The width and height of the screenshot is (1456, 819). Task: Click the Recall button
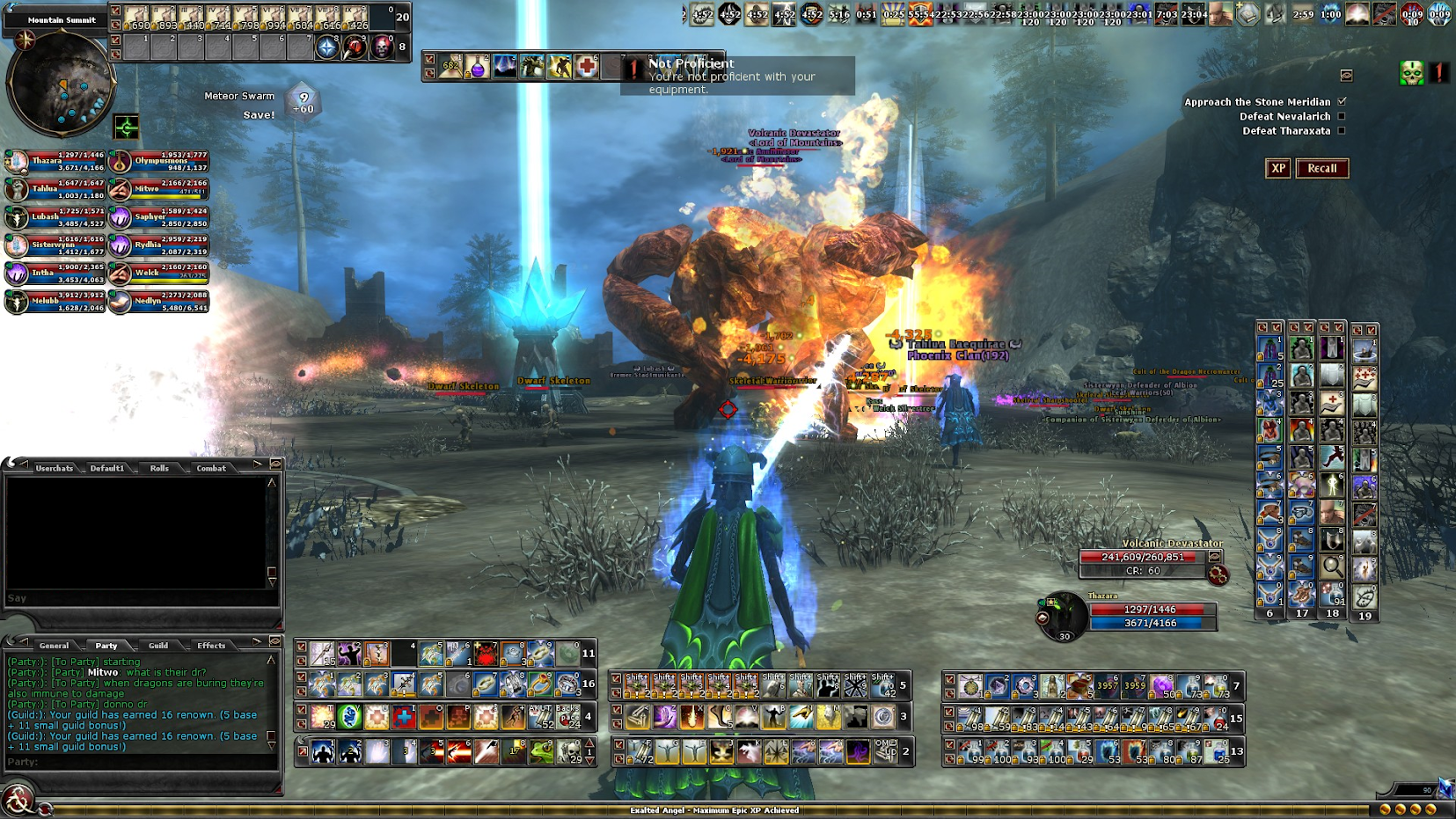[x=1321, y=168]
